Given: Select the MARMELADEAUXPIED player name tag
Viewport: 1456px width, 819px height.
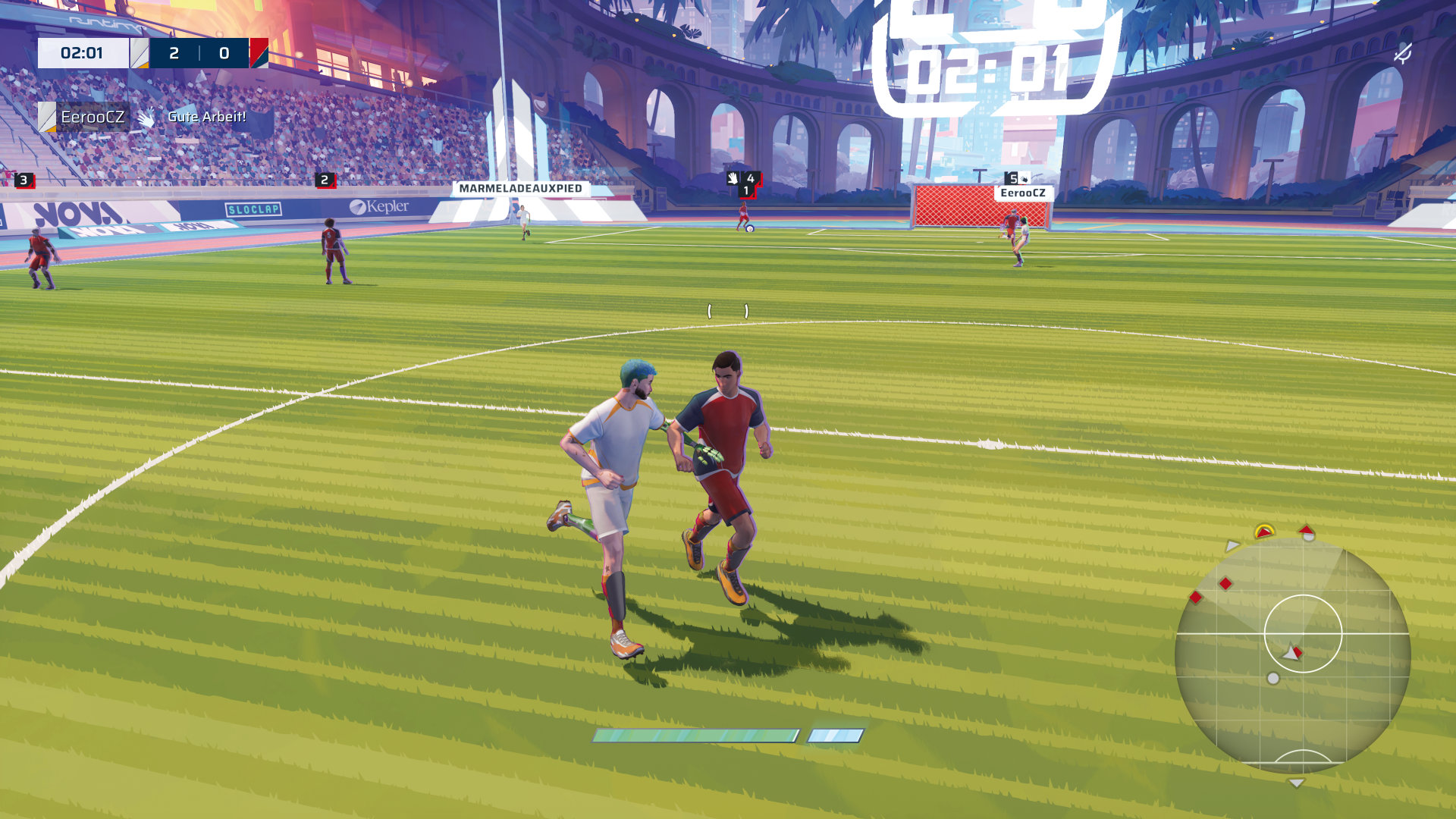Looking at the screenshot, I should pyautogui.click(x=520, y=189).
